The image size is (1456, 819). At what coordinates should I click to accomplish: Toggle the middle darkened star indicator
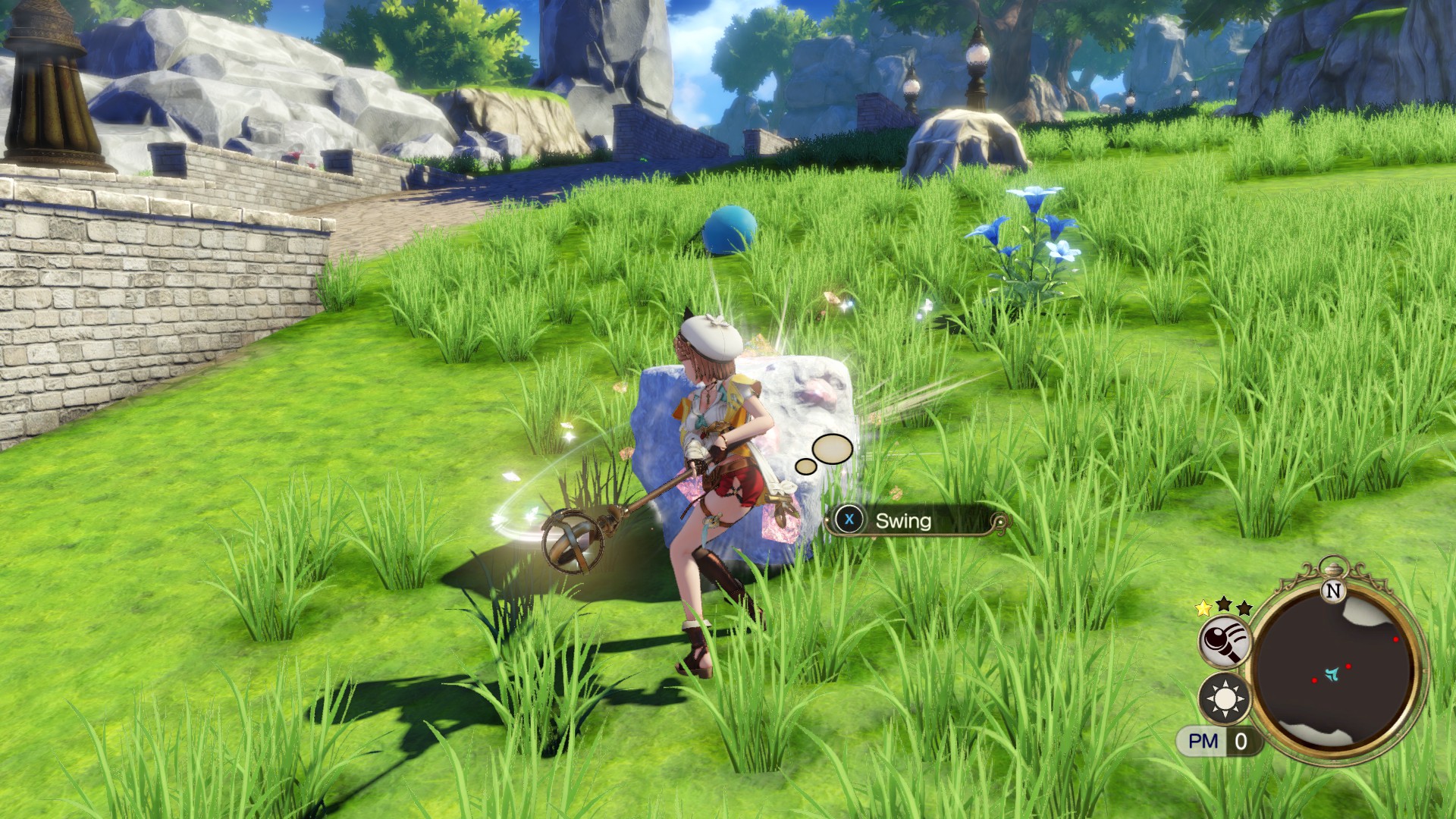pyautogui.click(x=1224, y=605)
